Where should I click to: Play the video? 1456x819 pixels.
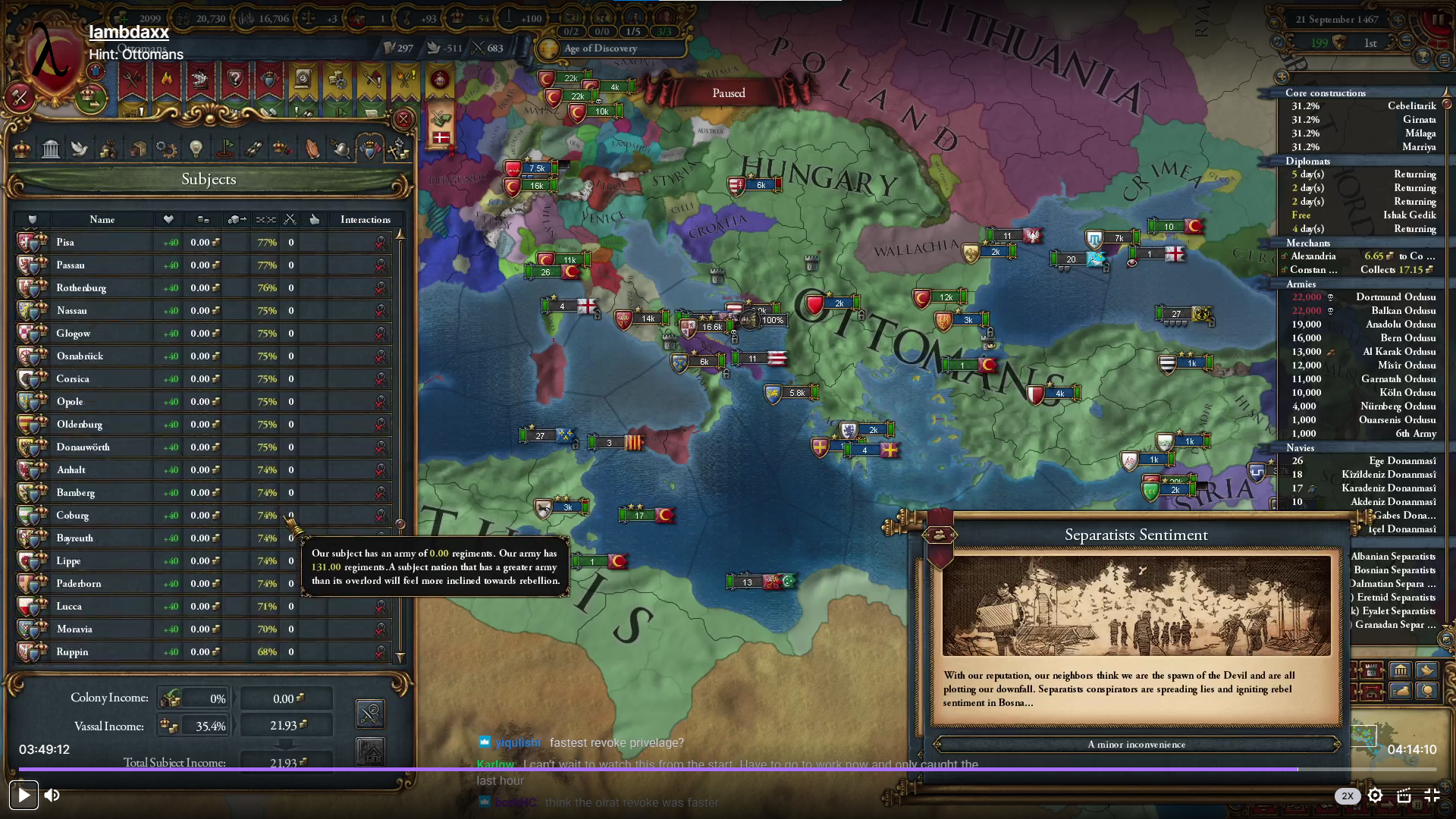click(x=24, y=795)
